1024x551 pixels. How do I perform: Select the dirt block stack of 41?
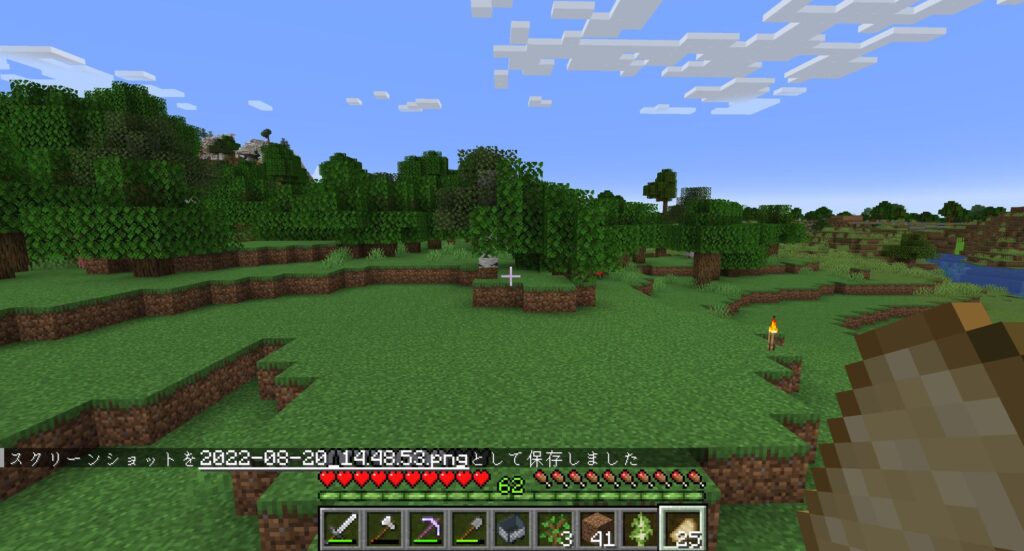[598, 526]
